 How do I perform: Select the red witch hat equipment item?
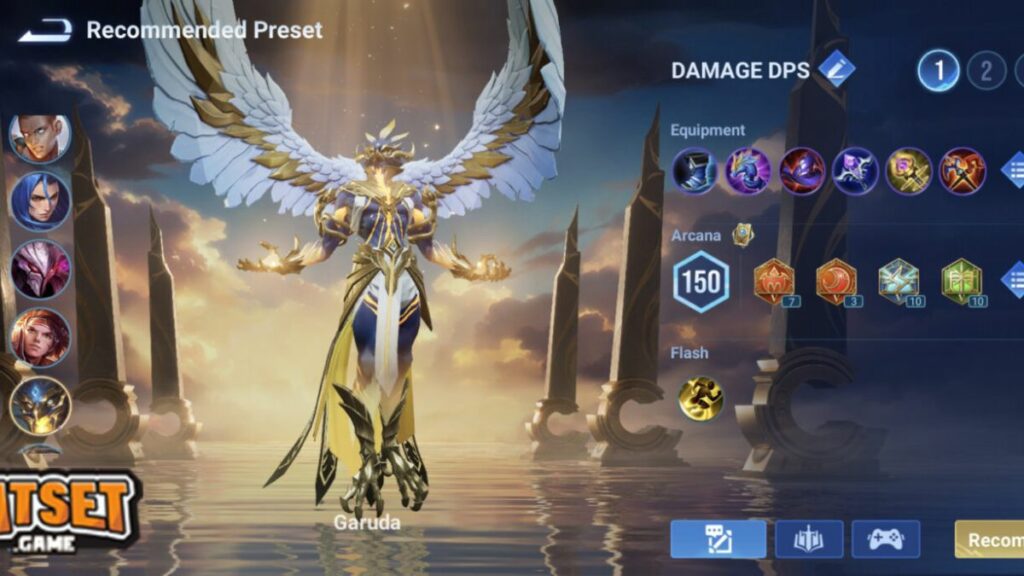[802, 170]
